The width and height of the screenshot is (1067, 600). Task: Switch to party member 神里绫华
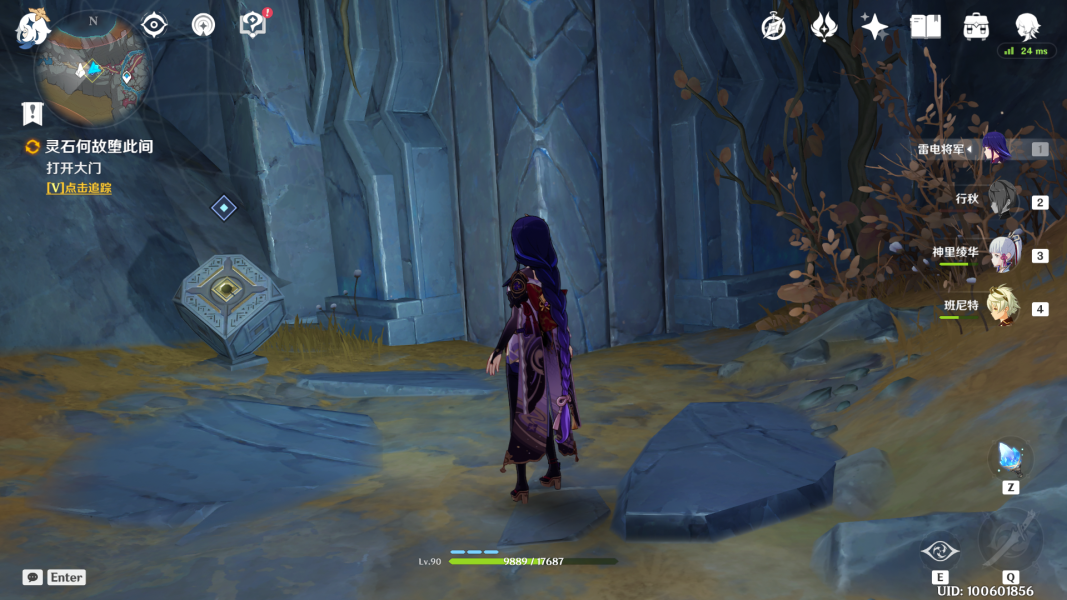point(1002,253)
